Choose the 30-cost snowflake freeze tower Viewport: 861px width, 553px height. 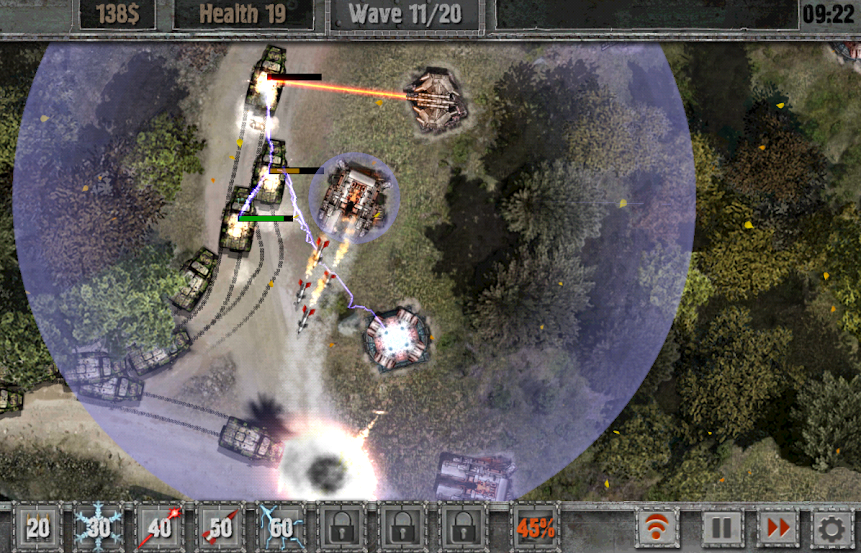point(99,527)
